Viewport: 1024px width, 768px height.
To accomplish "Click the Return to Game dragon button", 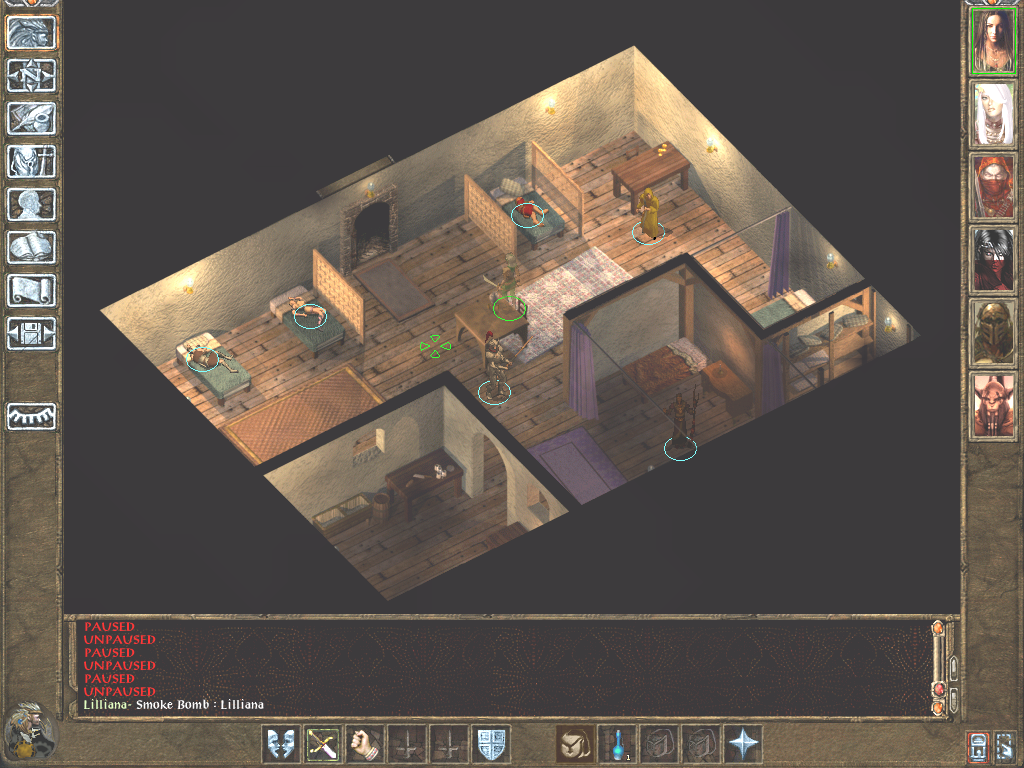I will pos(32,33).
